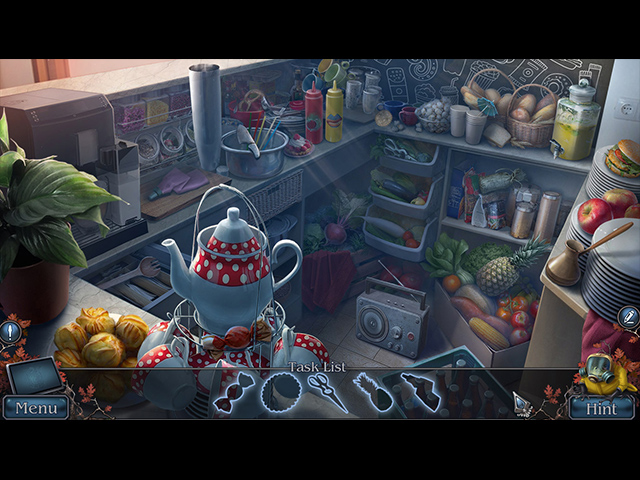This screenshot has width=640, height=480.
Task: Click the round number 2 badge icon
Action: pyautogui.click(x=628, y=318)
